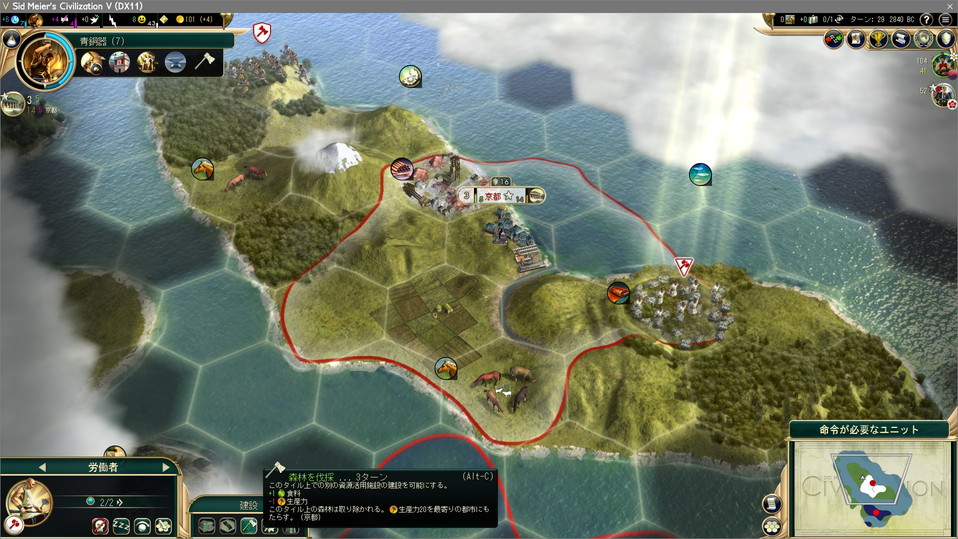
Task: Cycle to the previous unit arrow
Action: [x=42, y=467]
